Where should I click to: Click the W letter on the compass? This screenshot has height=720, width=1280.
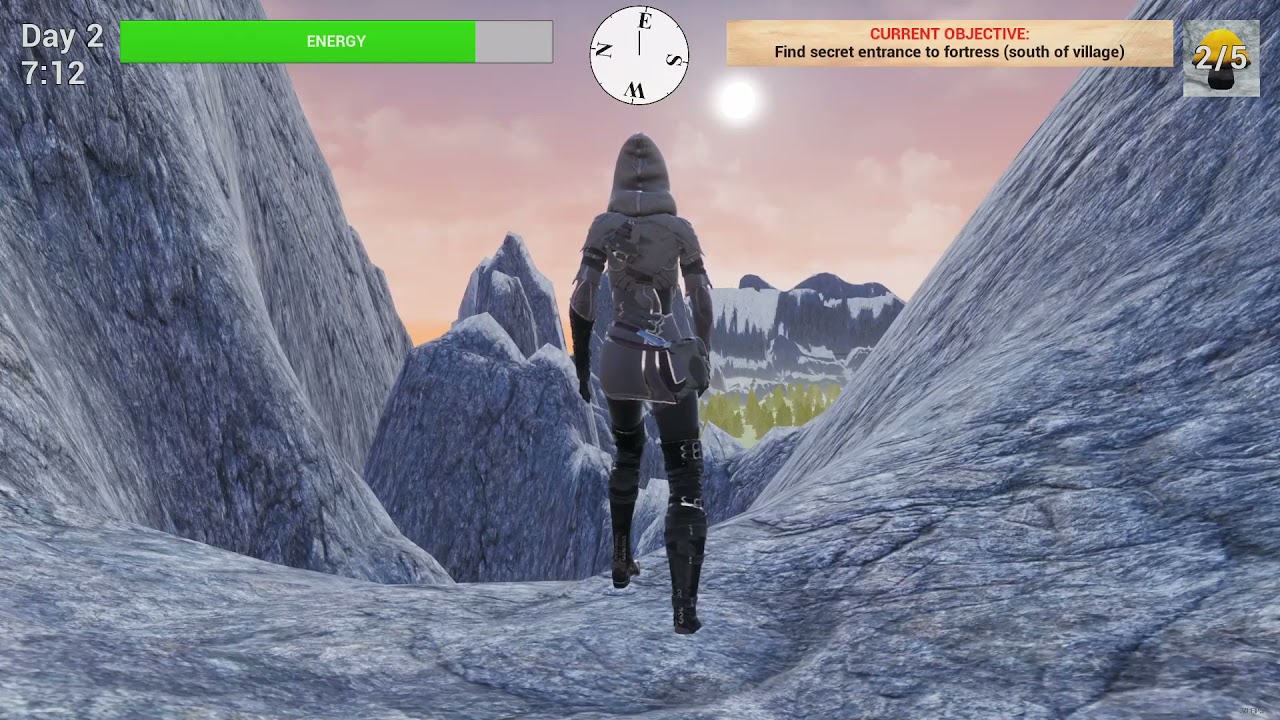click(x=636, y=89)
